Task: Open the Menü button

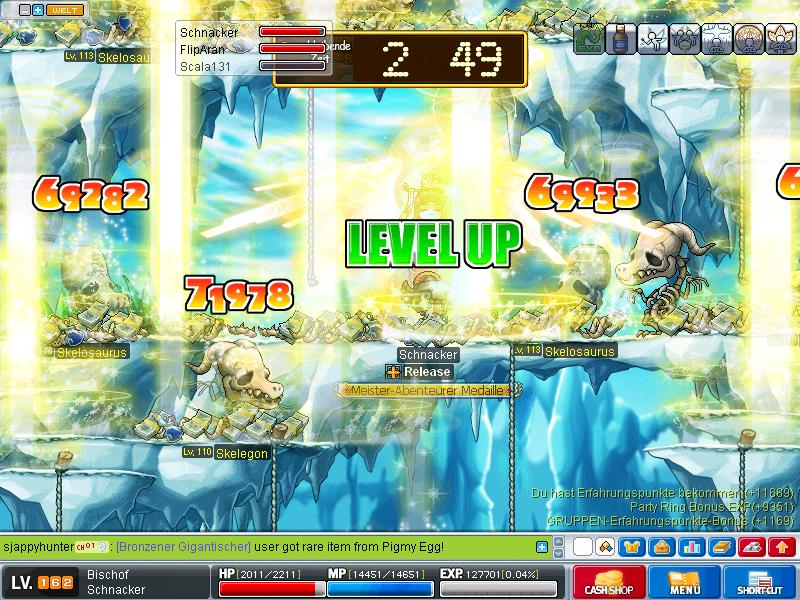Action: click(x=685, y=583)
